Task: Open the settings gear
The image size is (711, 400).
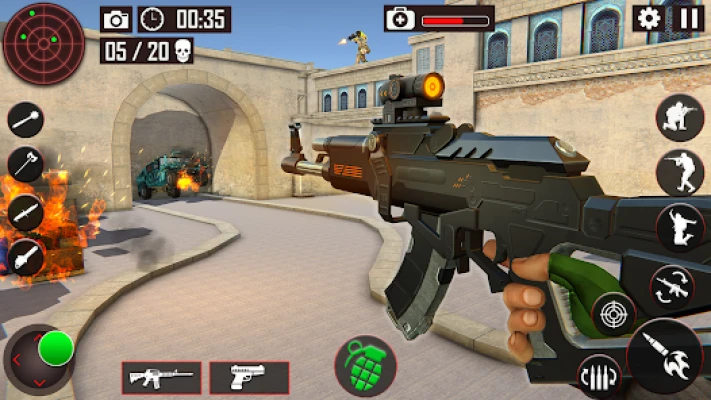Action: pyautogui.click(x=649, y=17)
